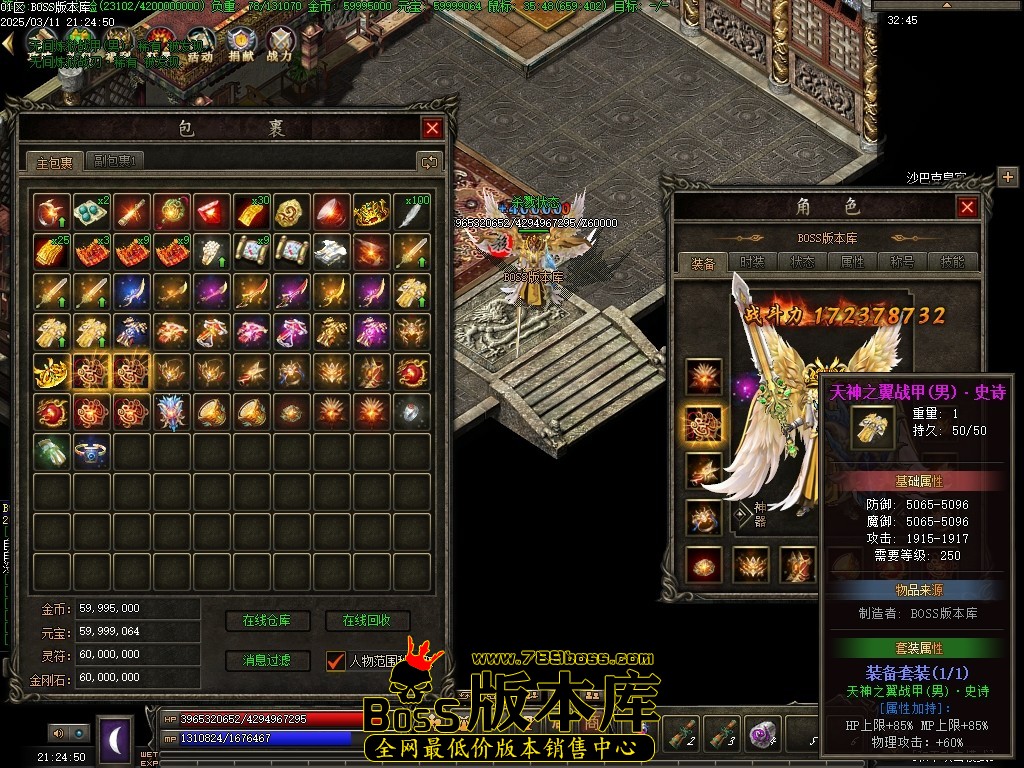The width and height of the screenshot is (1024, 768).
Task: Open 在线回收 online recycling
Action: click(367, 621)
